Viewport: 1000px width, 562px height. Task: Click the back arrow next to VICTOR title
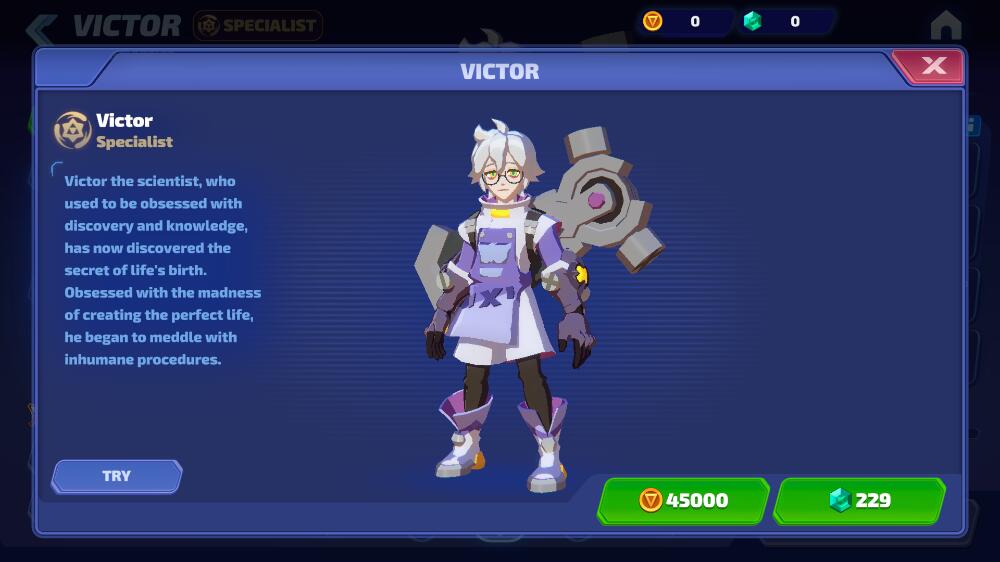coord(42,27)
